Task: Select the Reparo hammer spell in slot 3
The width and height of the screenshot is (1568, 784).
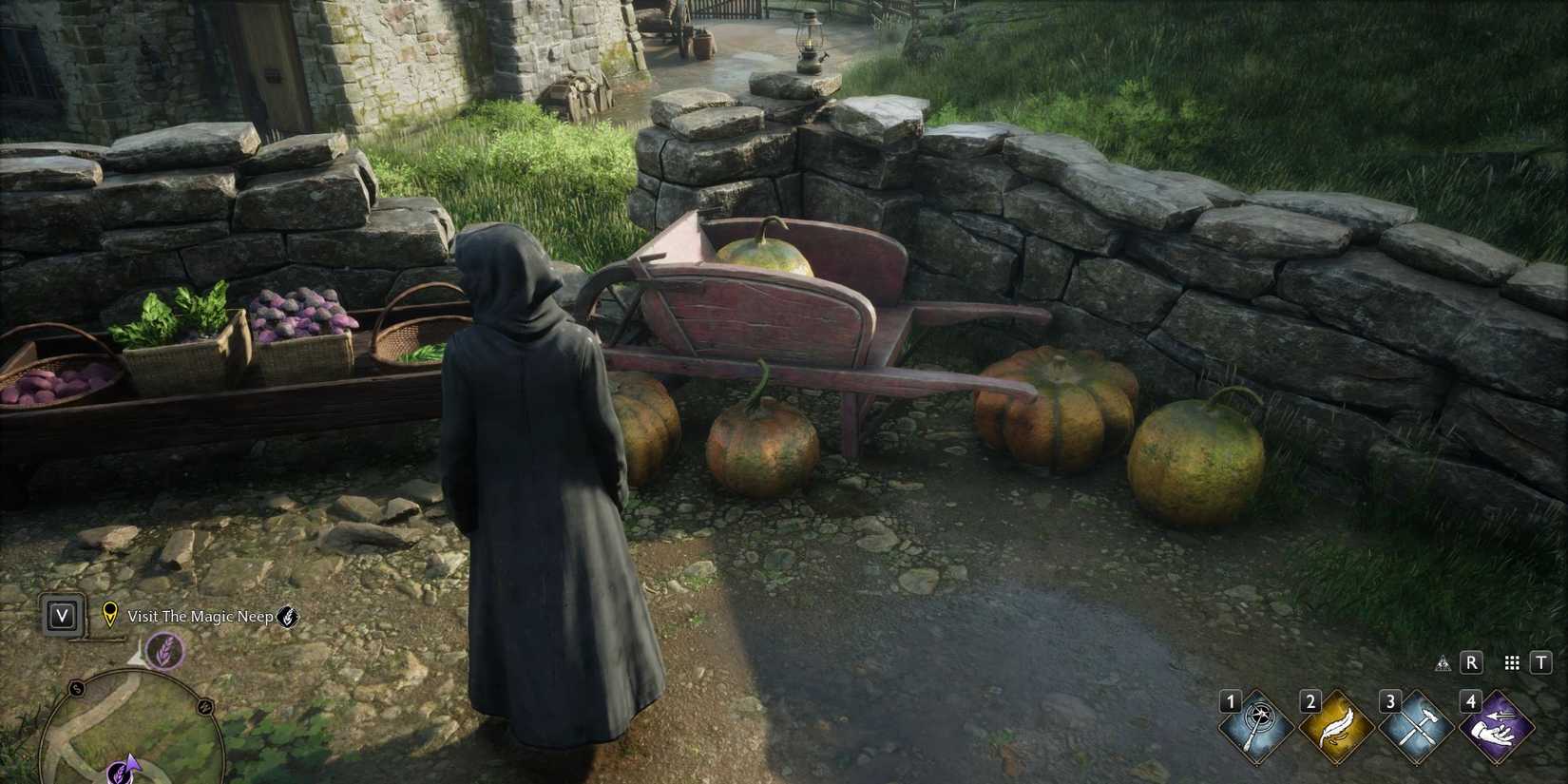Action: 1416,726
